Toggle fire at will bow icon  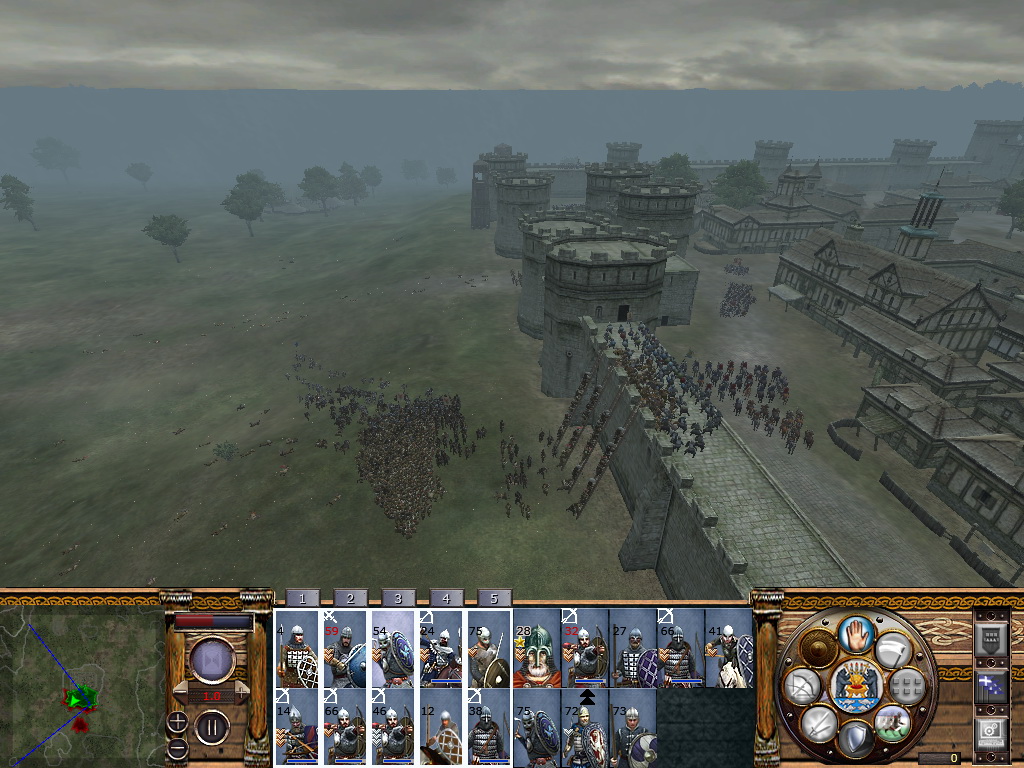click(801, 687)
